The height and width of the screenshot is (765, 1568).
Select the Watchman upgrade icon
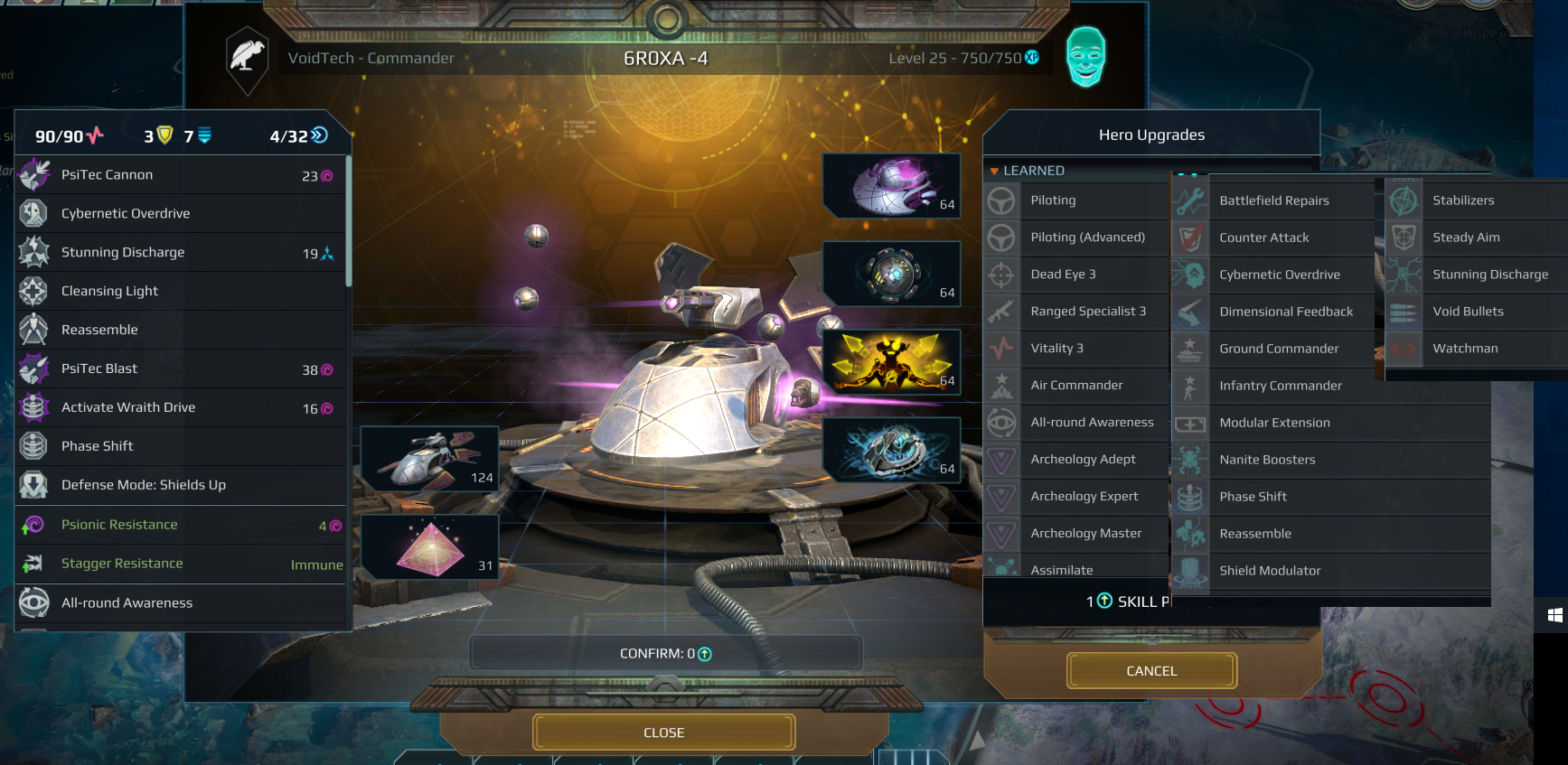1403,349
